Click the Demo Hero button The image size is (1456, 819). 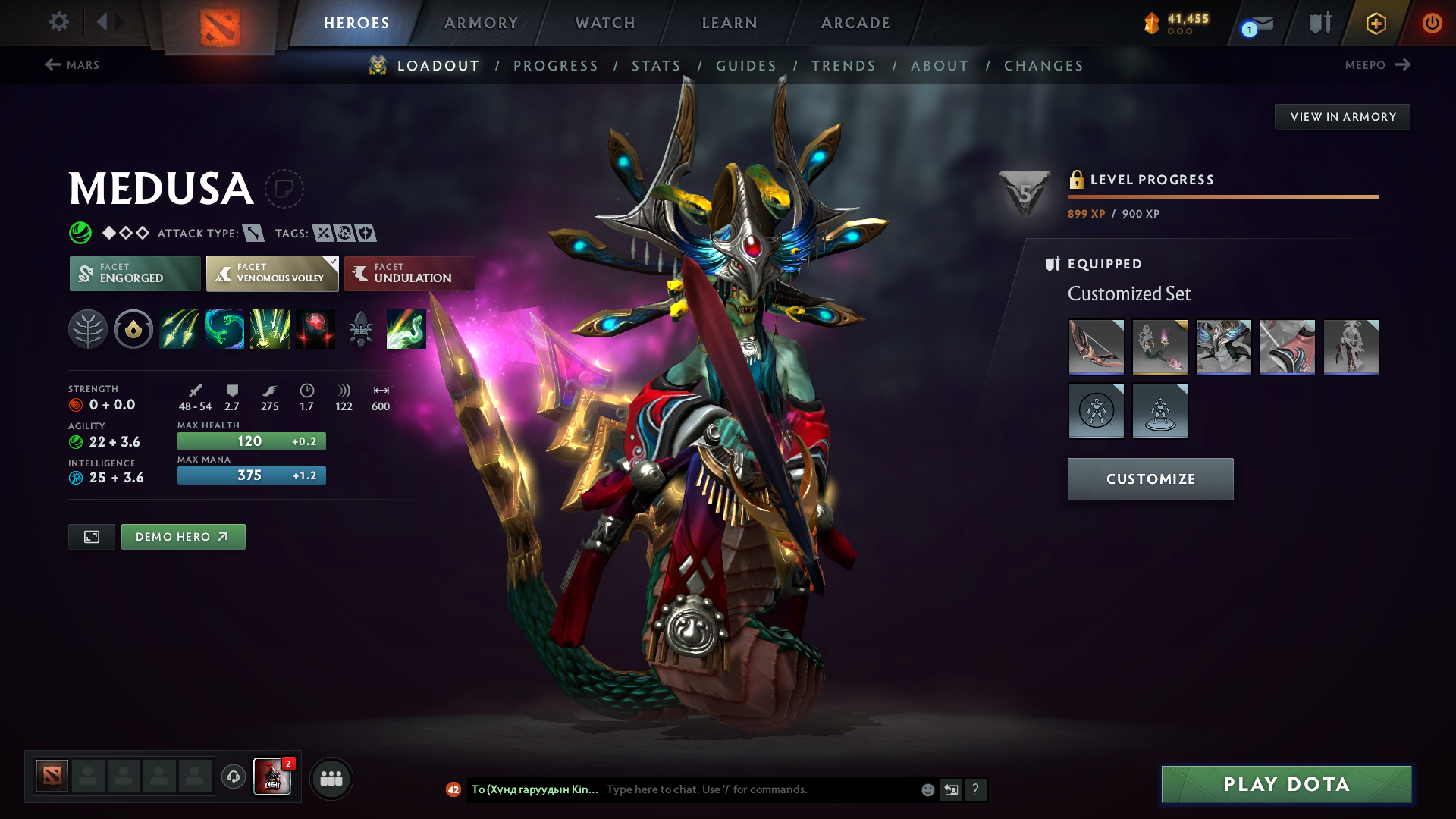[183, 537]
